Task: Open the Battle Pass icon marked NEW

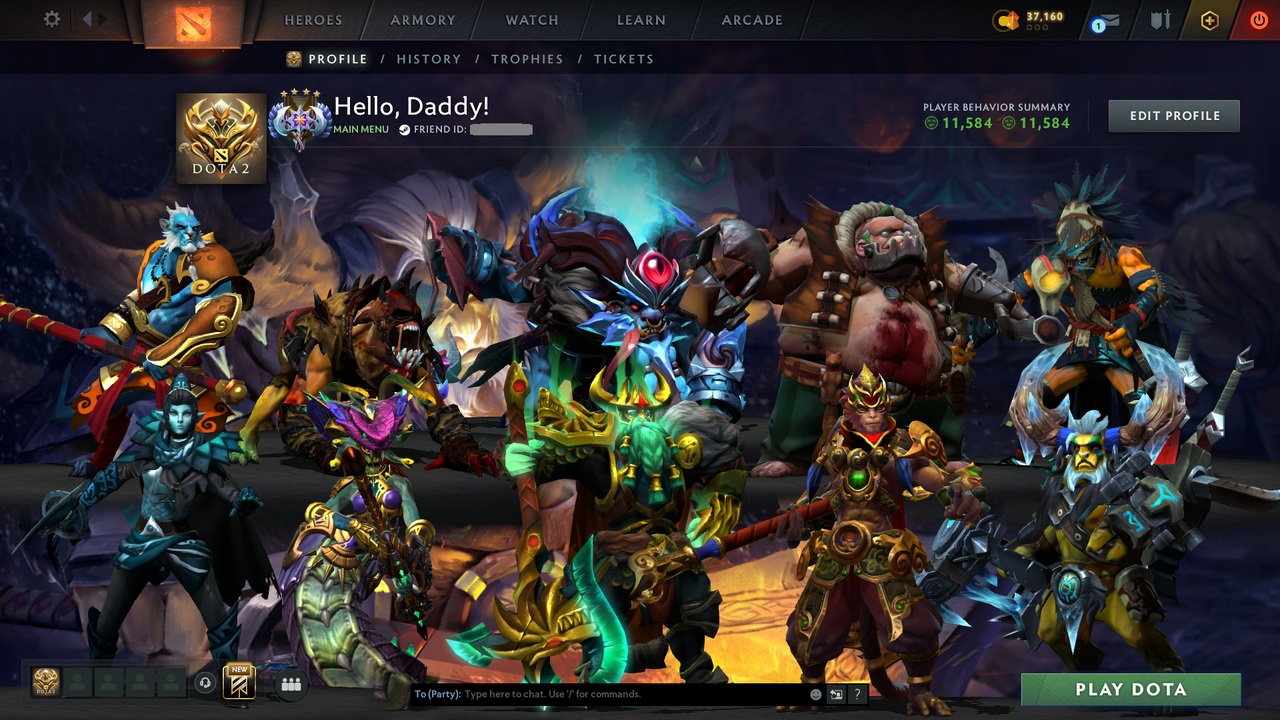Action: tap(238, 683)
